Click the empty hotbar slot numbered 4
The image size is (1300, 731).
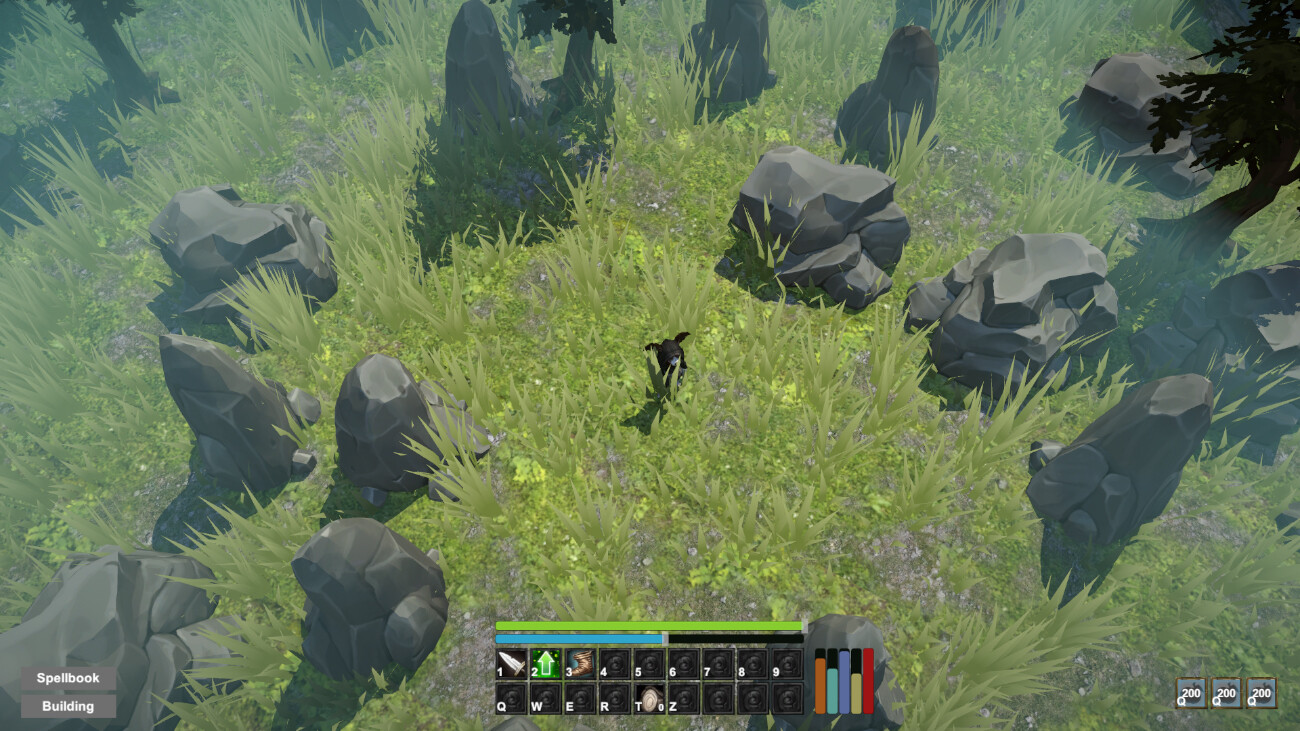[616, 665]
